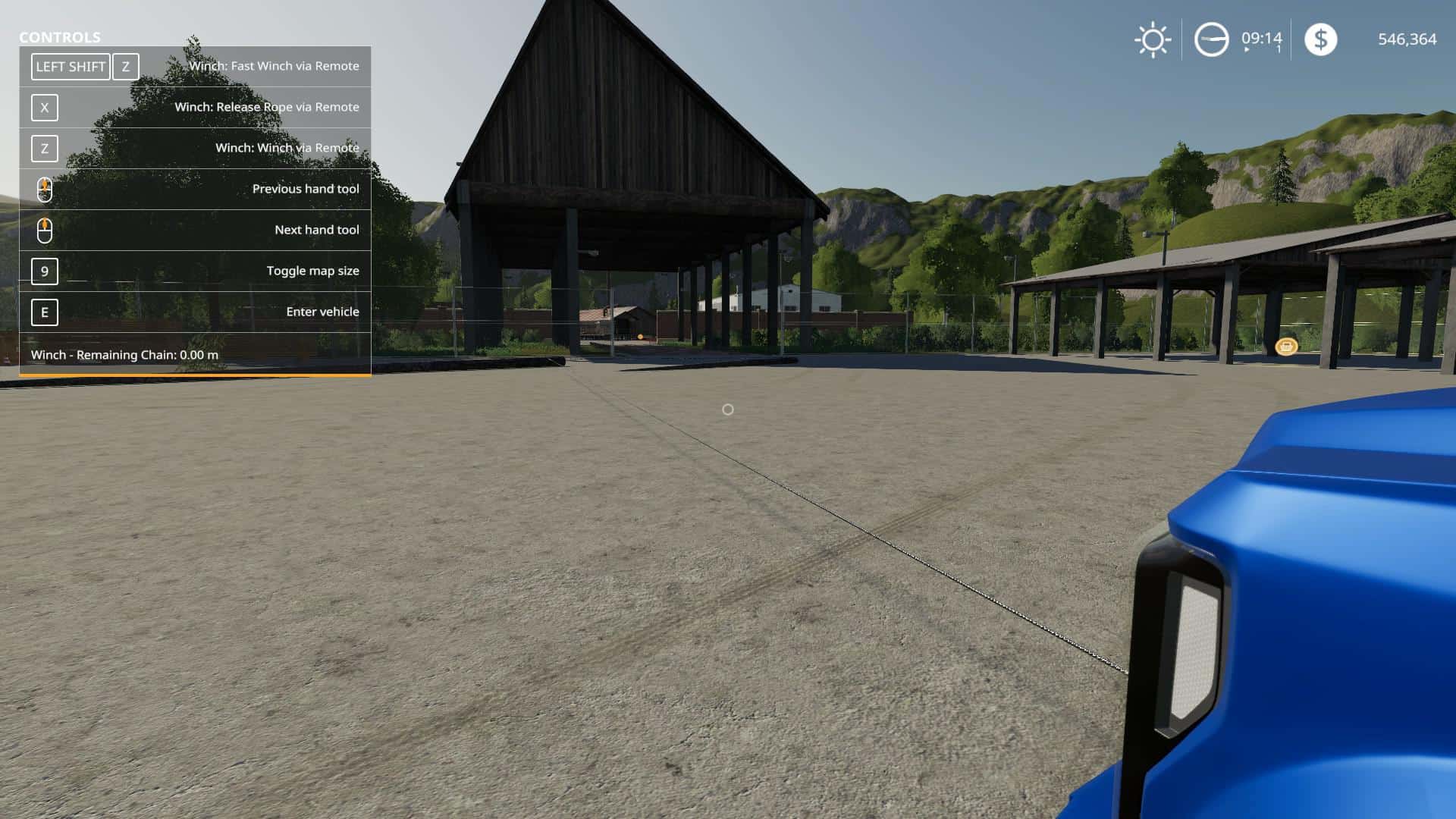Click the white dollar coin icon

pyautogui.click(x=1321, y=40)
